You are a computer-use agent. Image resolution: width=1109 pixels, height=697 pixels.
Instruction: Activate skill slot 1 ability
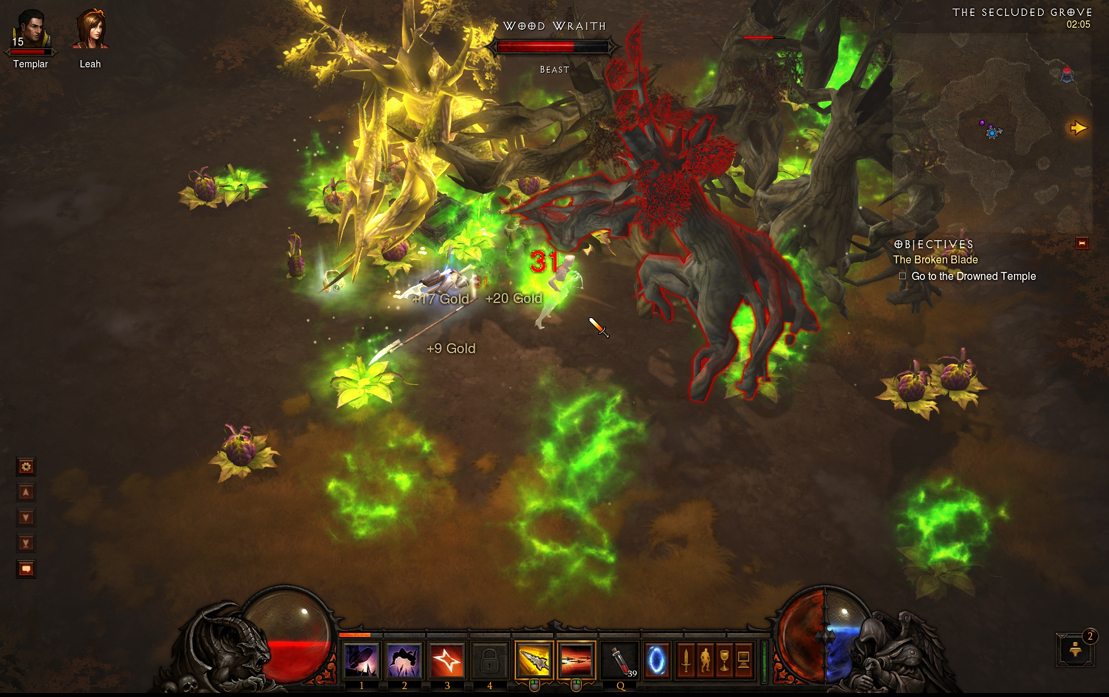click(x=361, y=661)
